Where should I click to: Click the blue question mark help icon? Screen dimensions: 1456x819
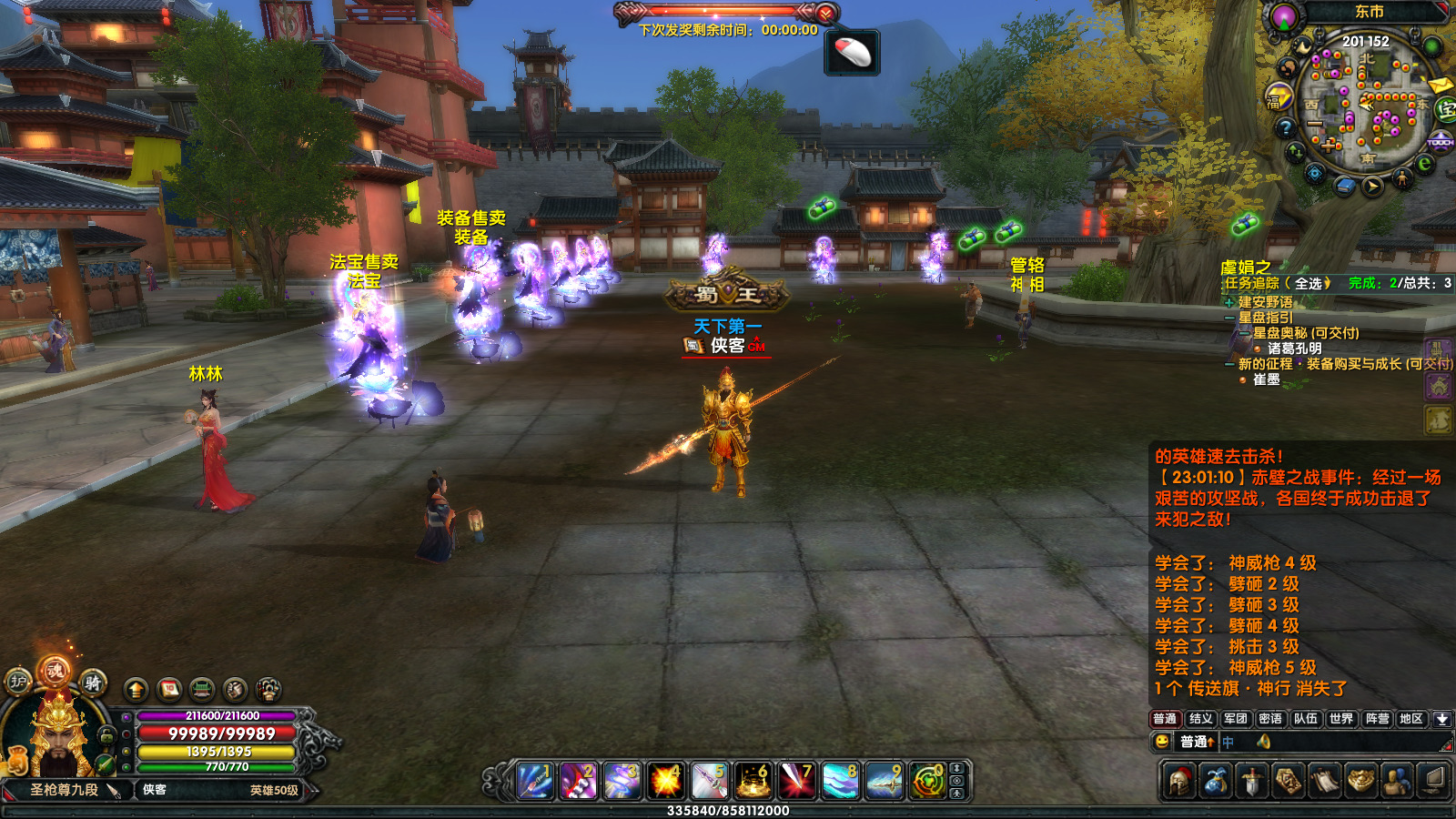[1285, 128]
